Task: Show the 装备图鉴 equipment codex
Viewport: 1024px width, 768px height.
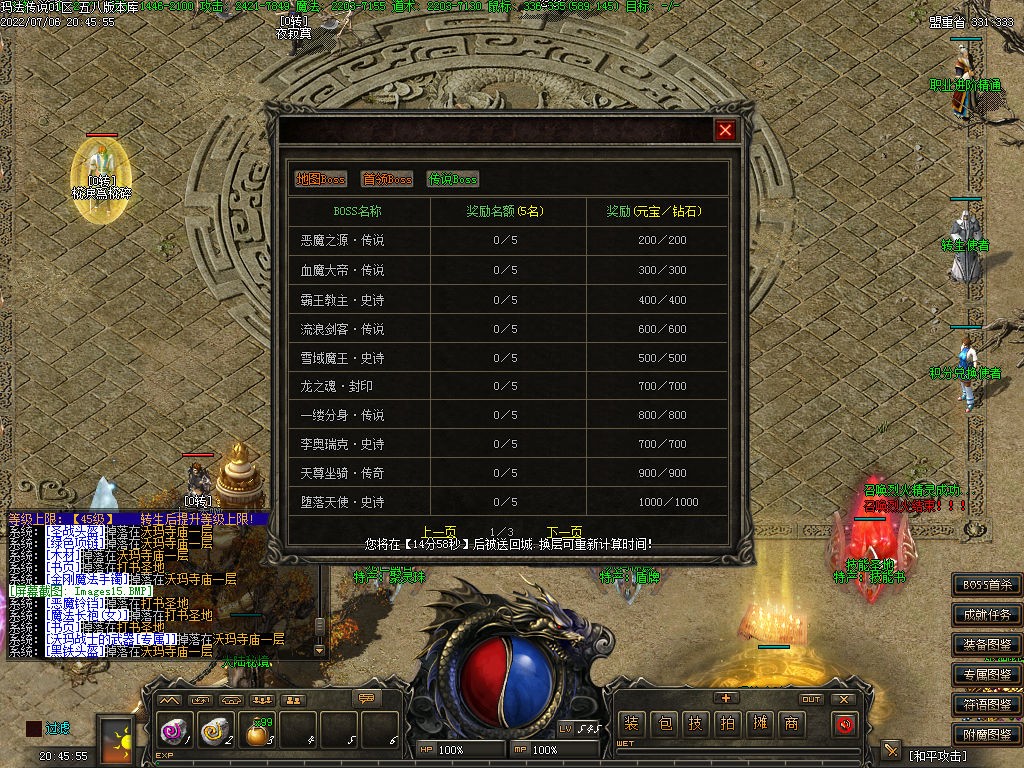Action: coord(987,645)
